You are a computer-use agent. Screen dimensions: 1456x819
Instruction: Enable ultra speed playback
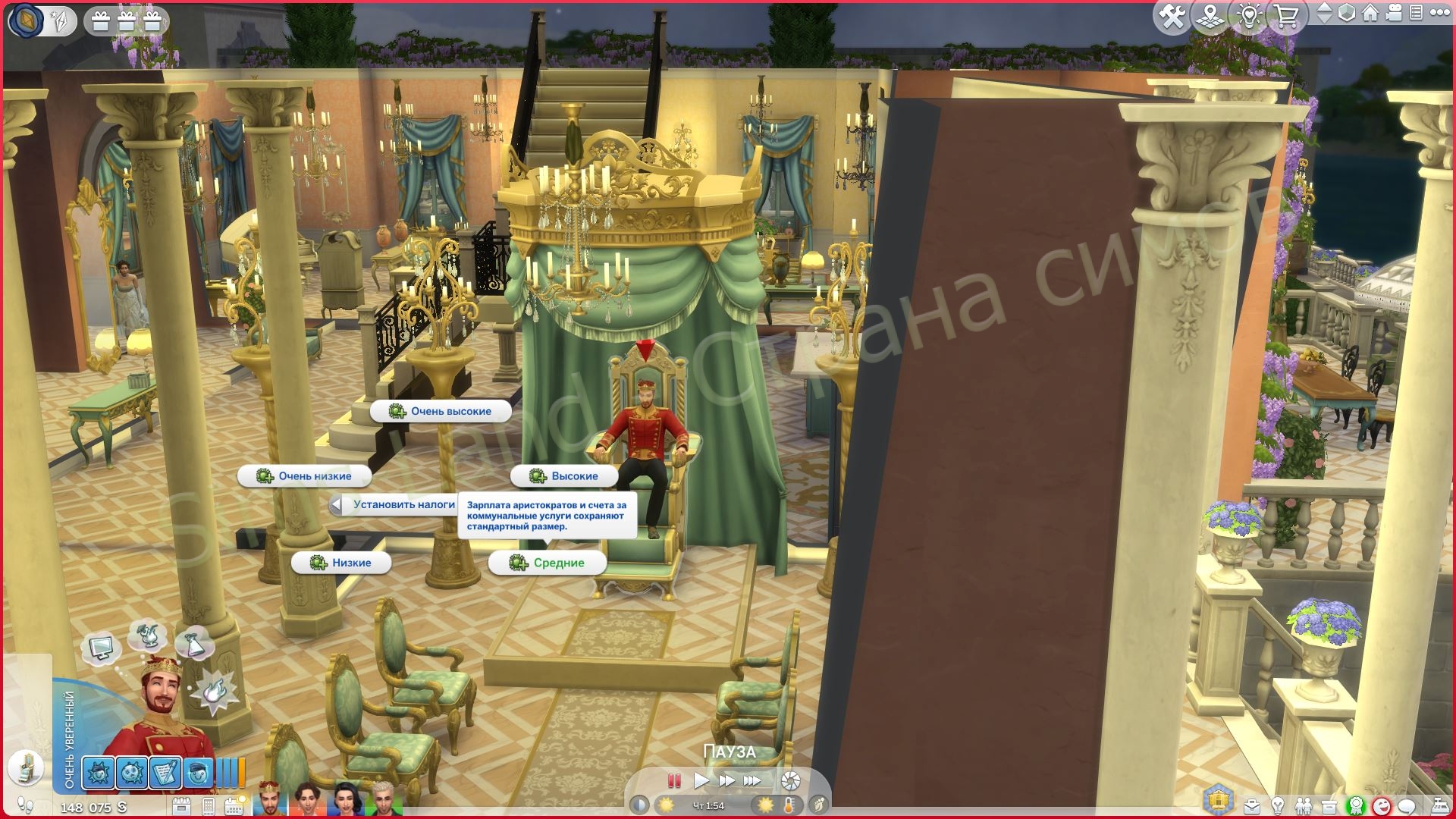click(751, 780)
